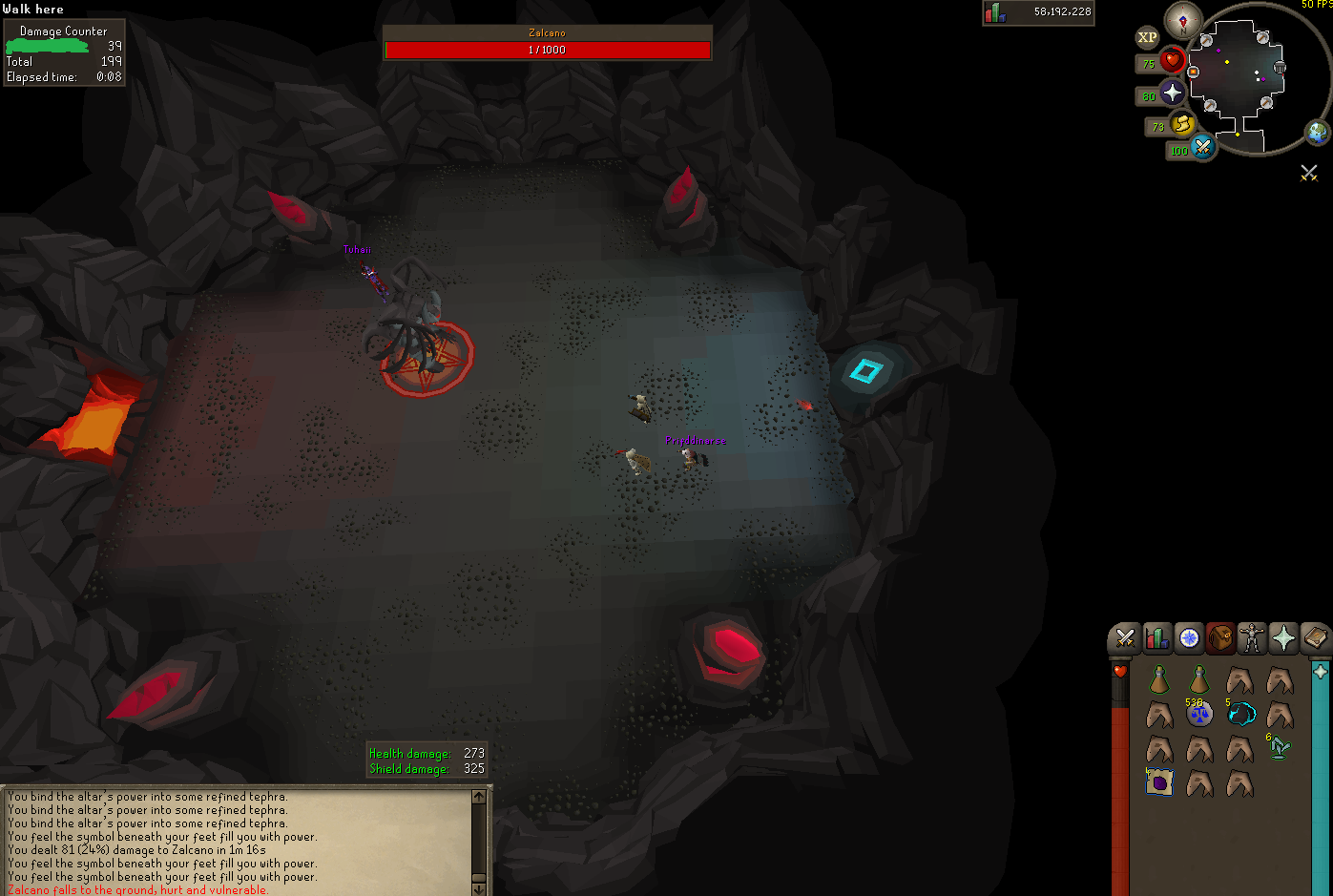Click Zalcano's red health bar

547,50
